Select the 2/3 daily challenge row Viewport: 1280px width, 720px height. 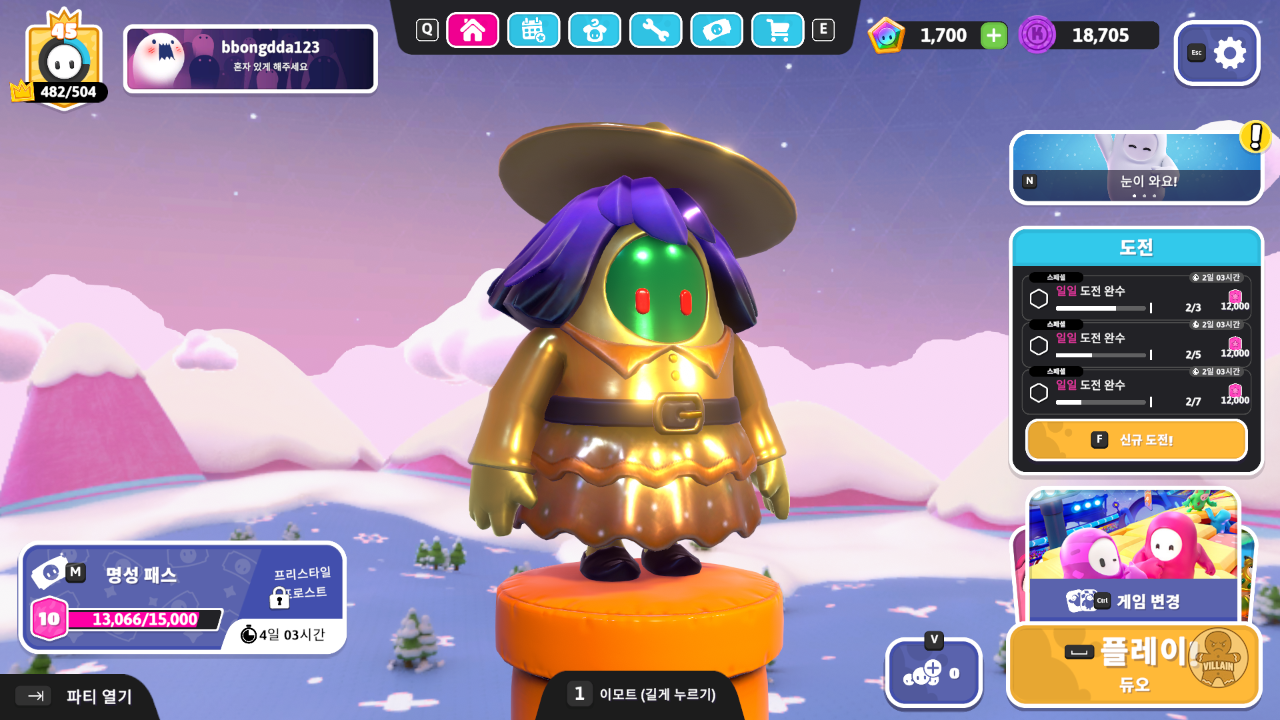pos(1136,298)
